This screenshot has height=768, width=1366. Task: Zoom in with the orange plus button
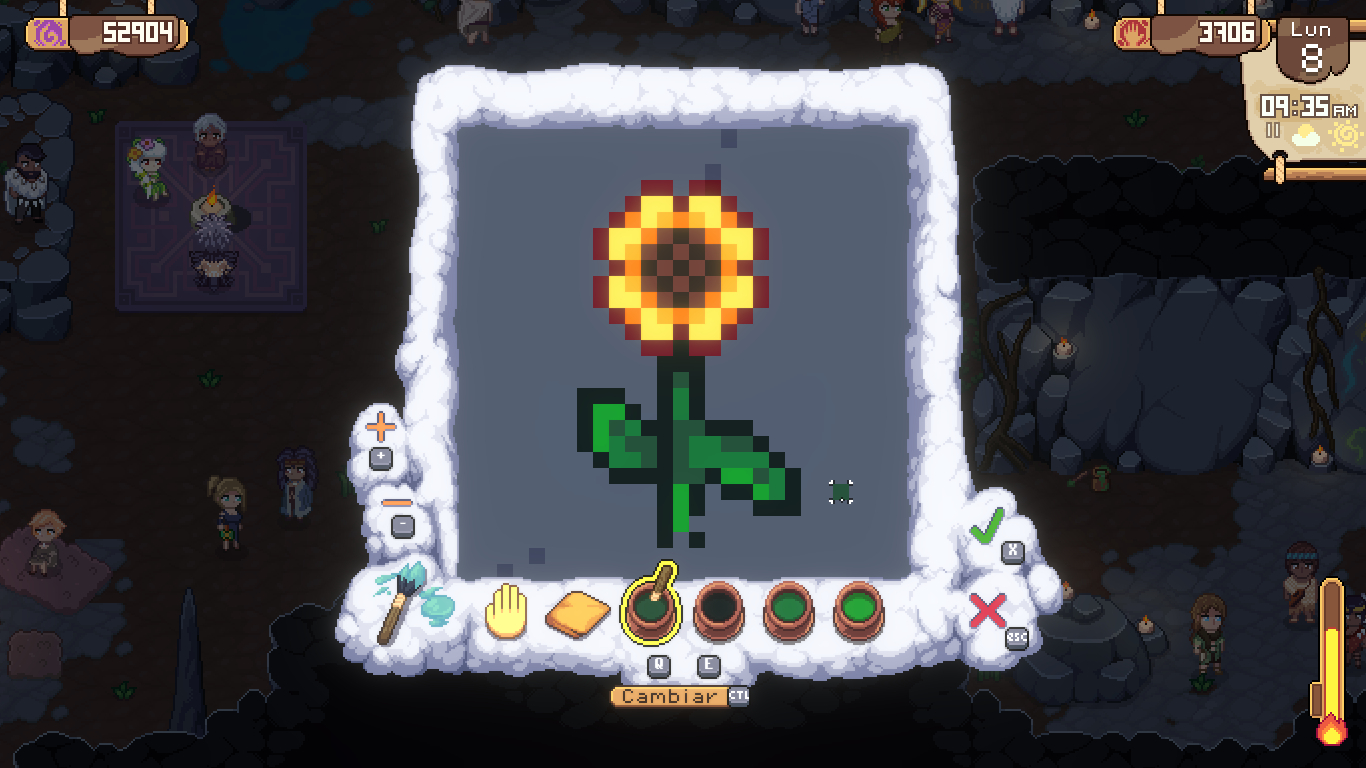click(381, 429)
